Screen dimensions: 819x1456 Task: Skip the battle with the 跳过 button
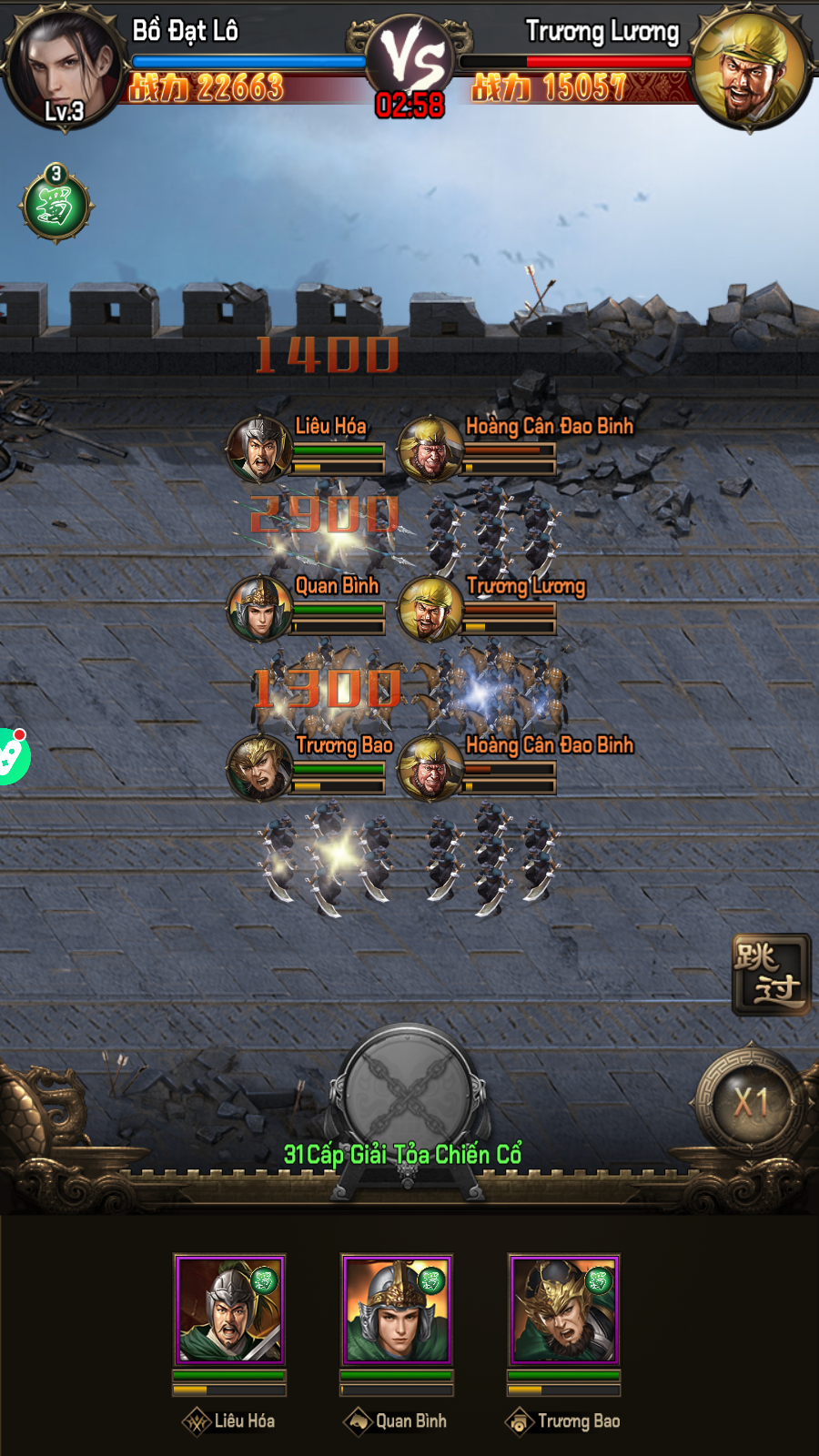pos(771,975)
